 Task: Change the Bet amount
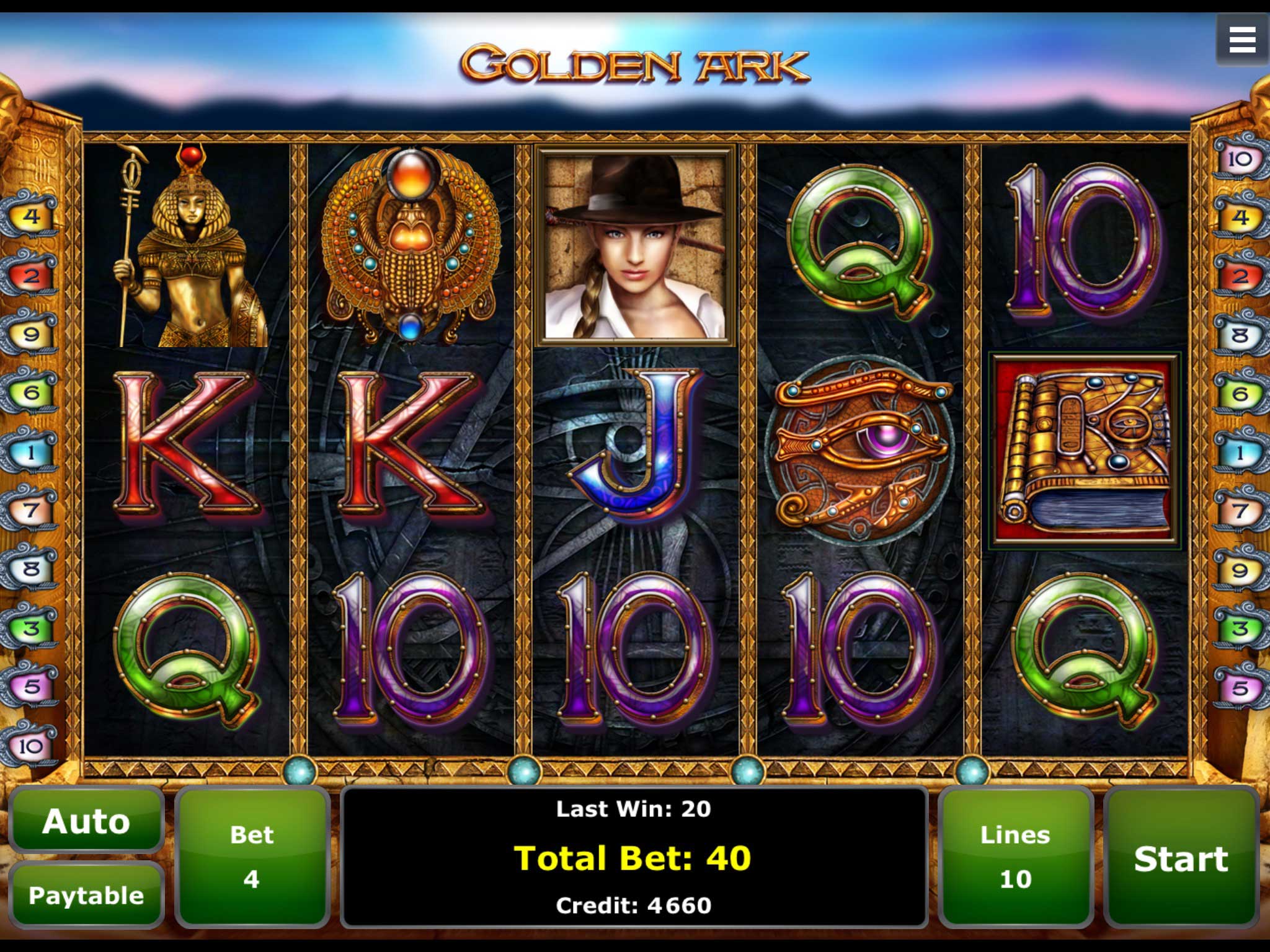[x=251, y=858]
